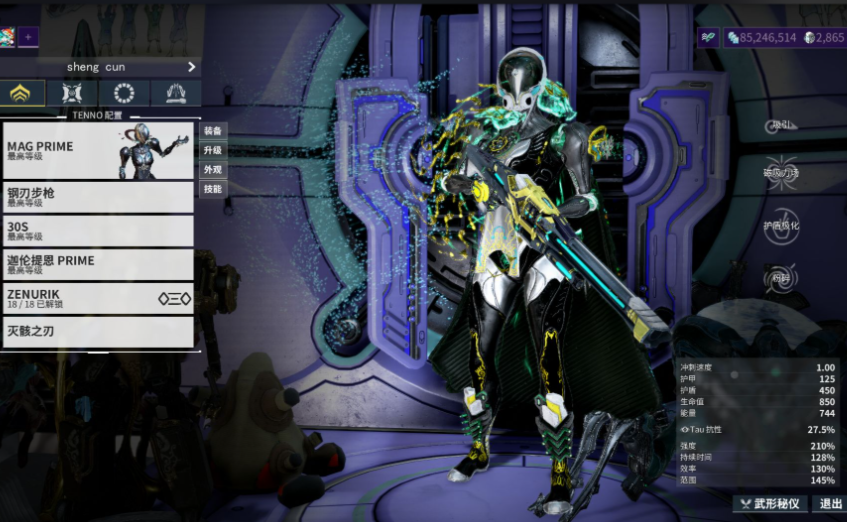Viewport: 847px width, 522px height.
Task: Exit the arsenal with 退出
Action: 827,504
